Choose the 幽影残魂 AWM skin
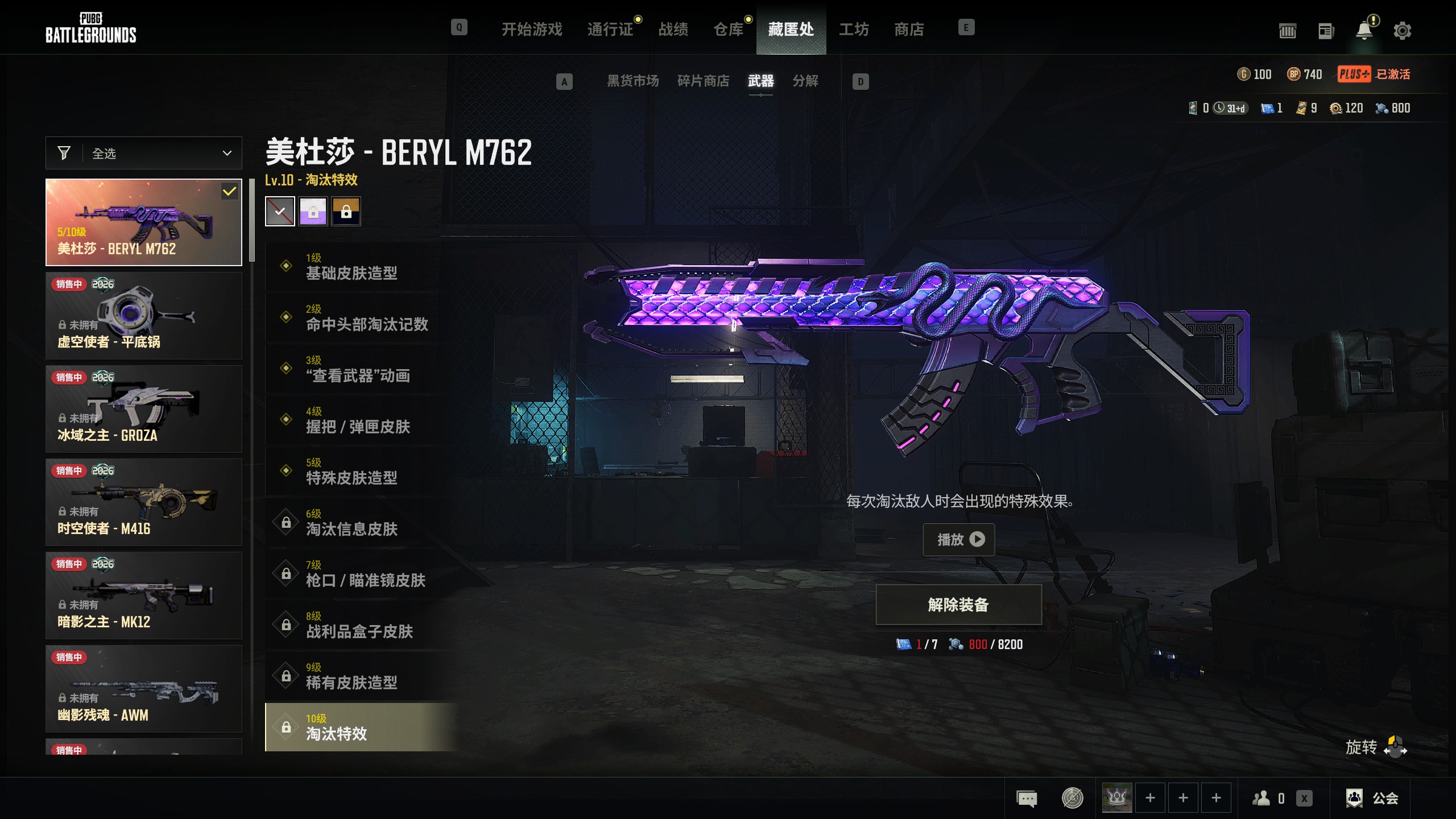The image size is (1456, 819). [144, 689]
